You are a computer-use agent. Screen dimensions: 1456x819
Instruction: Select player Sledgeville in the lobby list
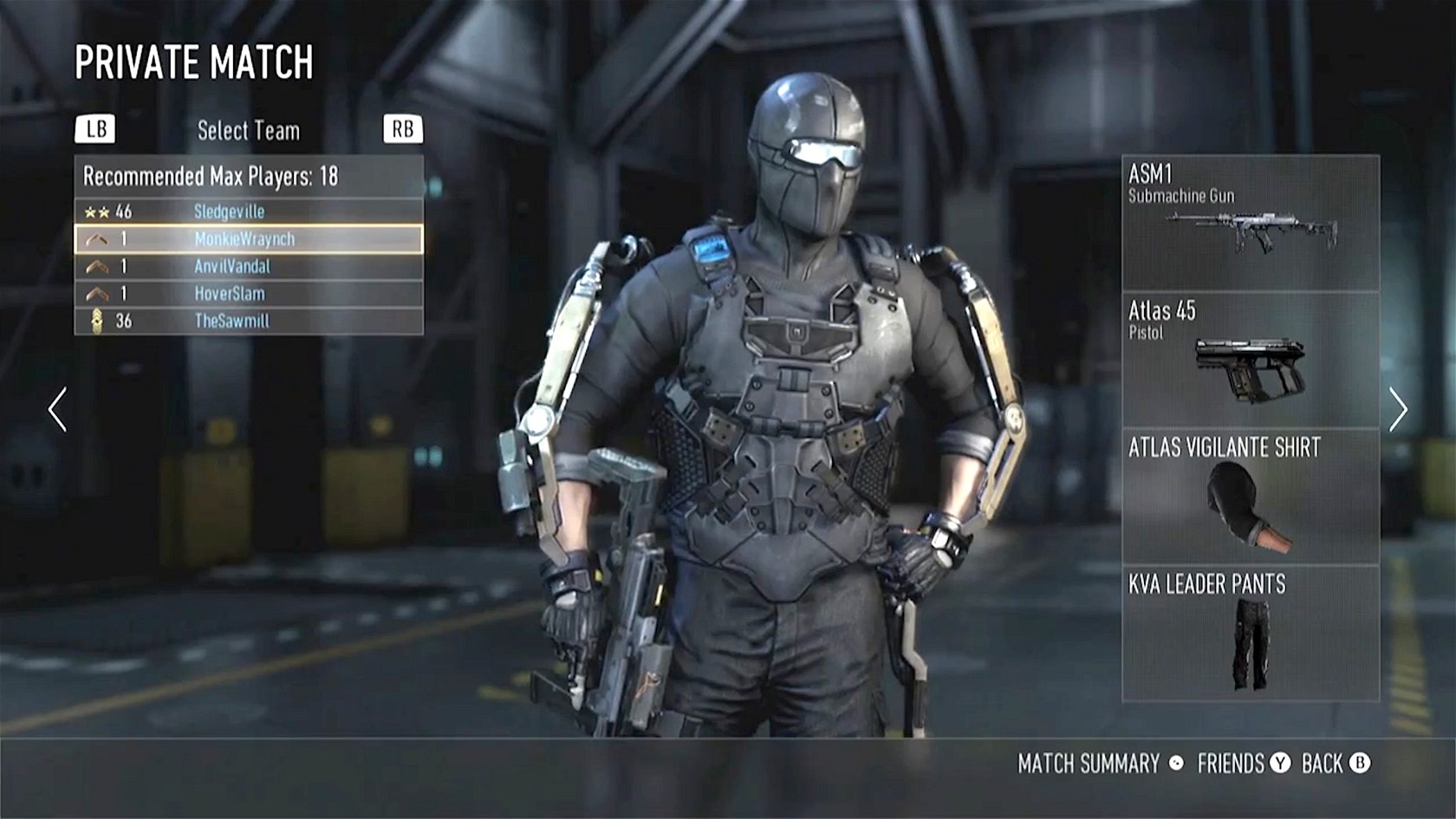(249, 211)
